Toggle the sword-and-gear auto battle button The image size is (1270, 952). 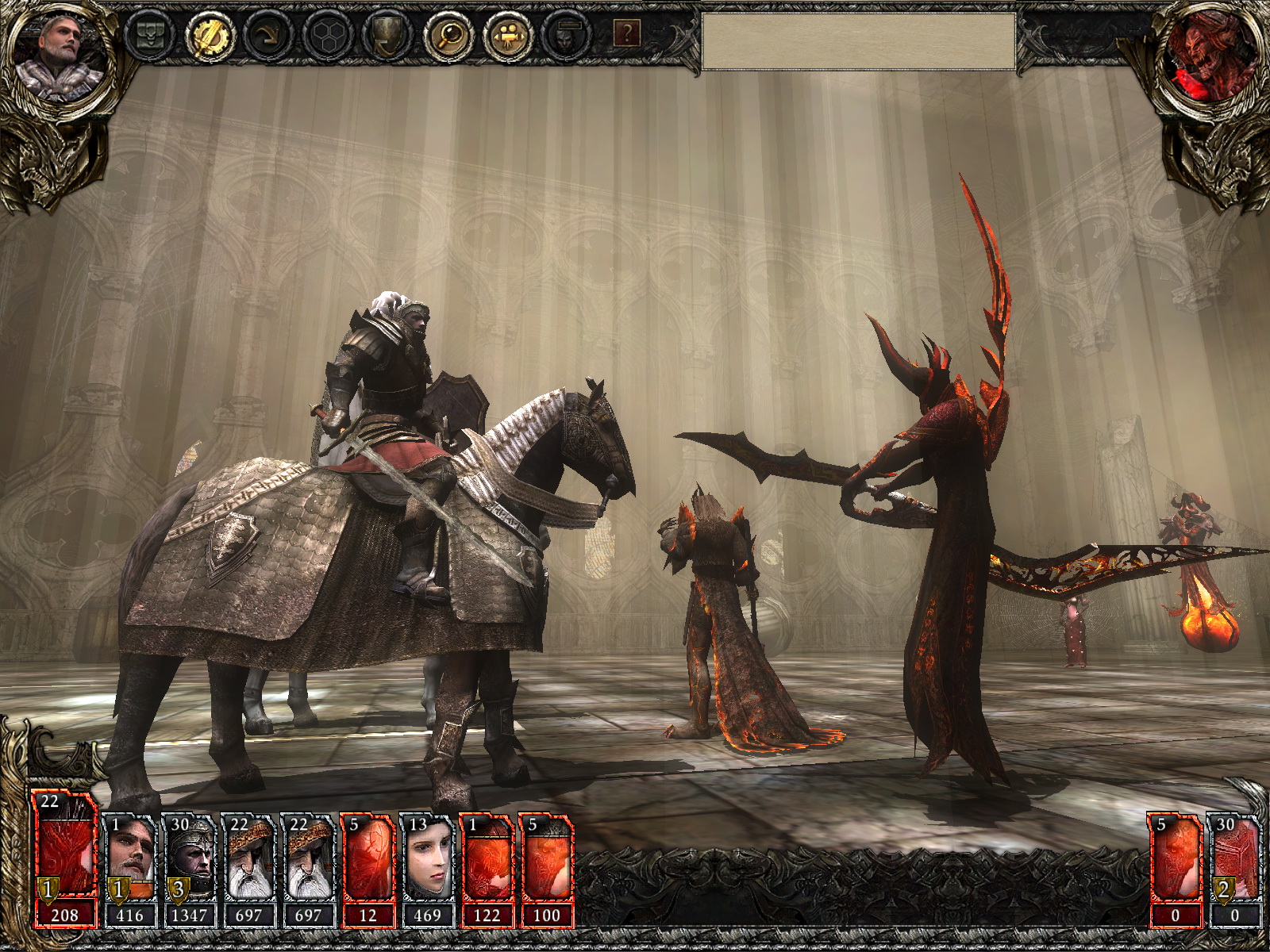pyautogui.click(x=209, y=35)
